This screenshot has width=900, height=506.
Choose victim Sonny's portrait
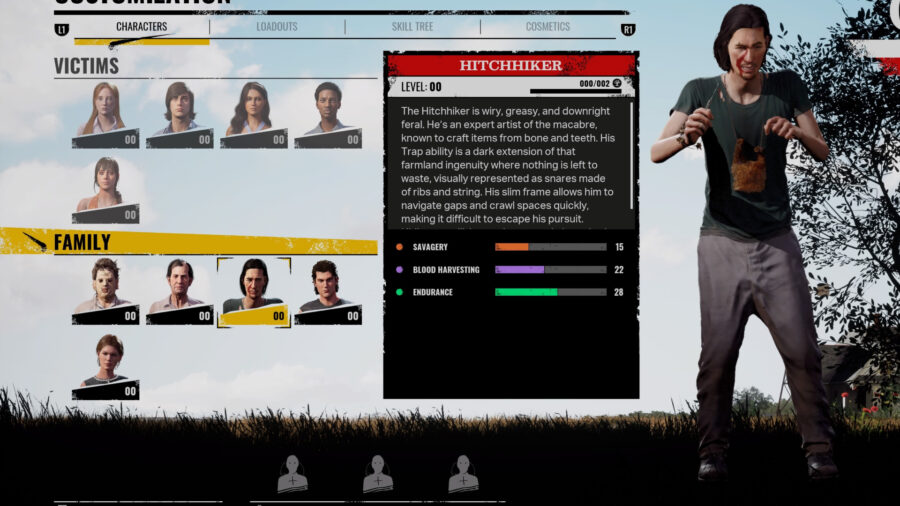click(327, 114)
